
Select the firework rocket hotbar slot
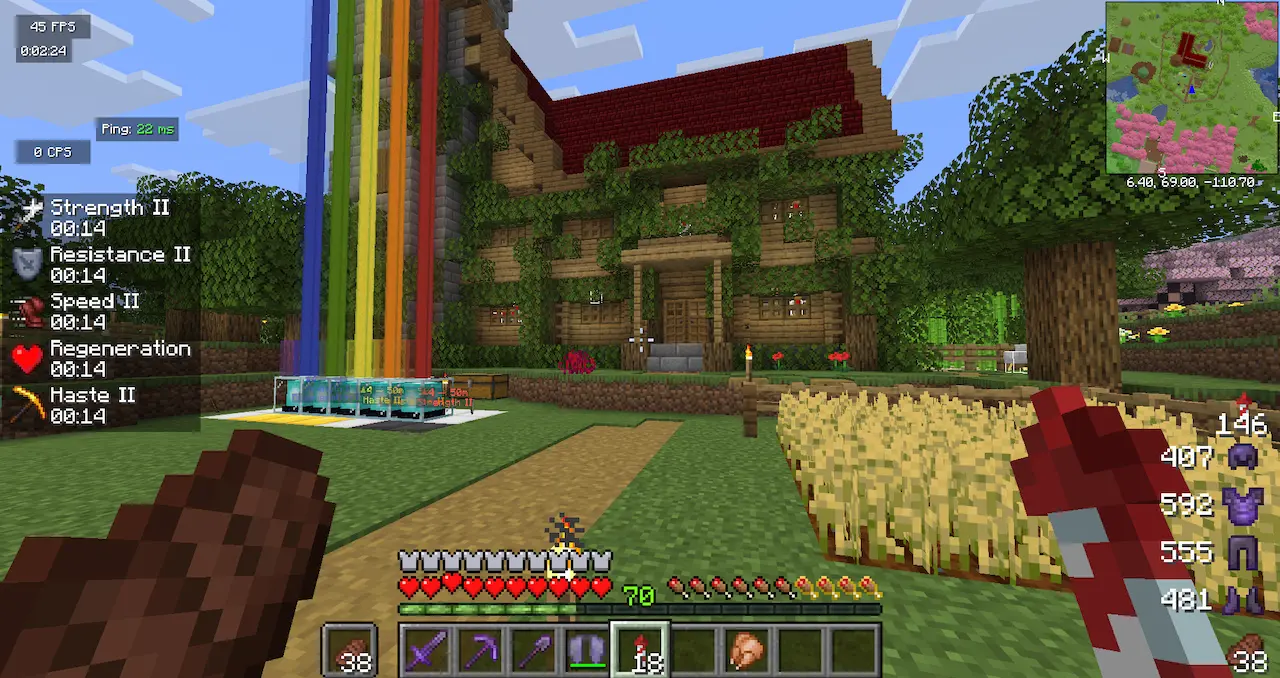click(640, 651)
